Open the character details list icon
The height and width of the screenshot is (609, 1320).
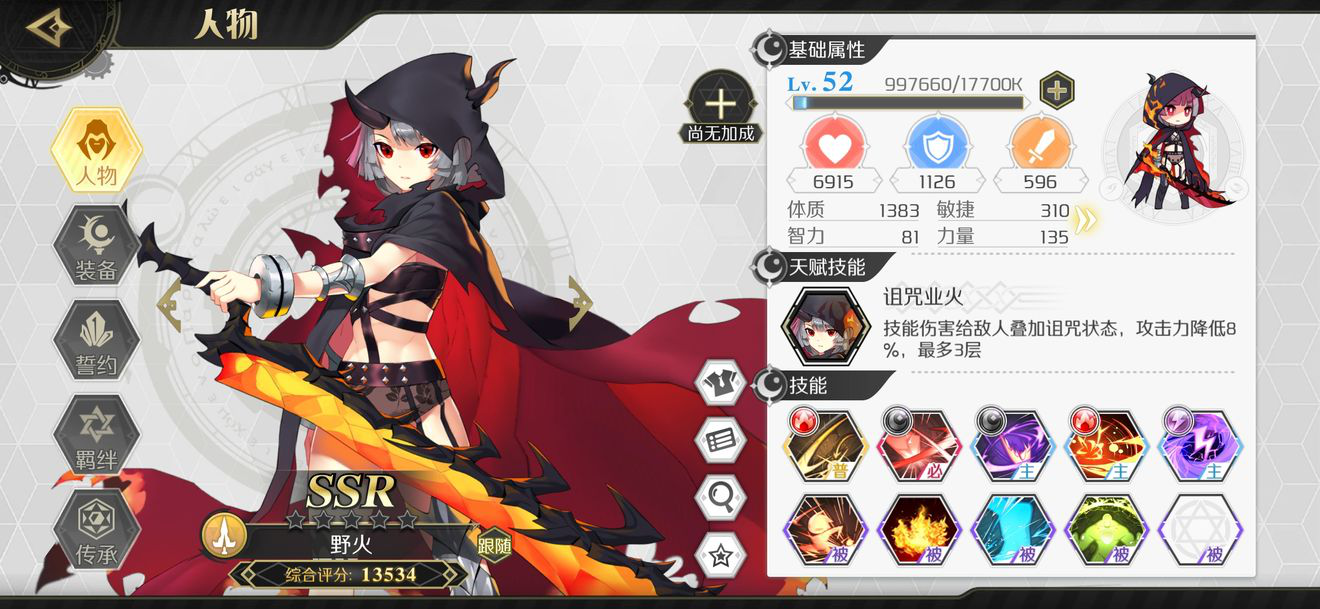pyautogui.click(x=721, y=438)
